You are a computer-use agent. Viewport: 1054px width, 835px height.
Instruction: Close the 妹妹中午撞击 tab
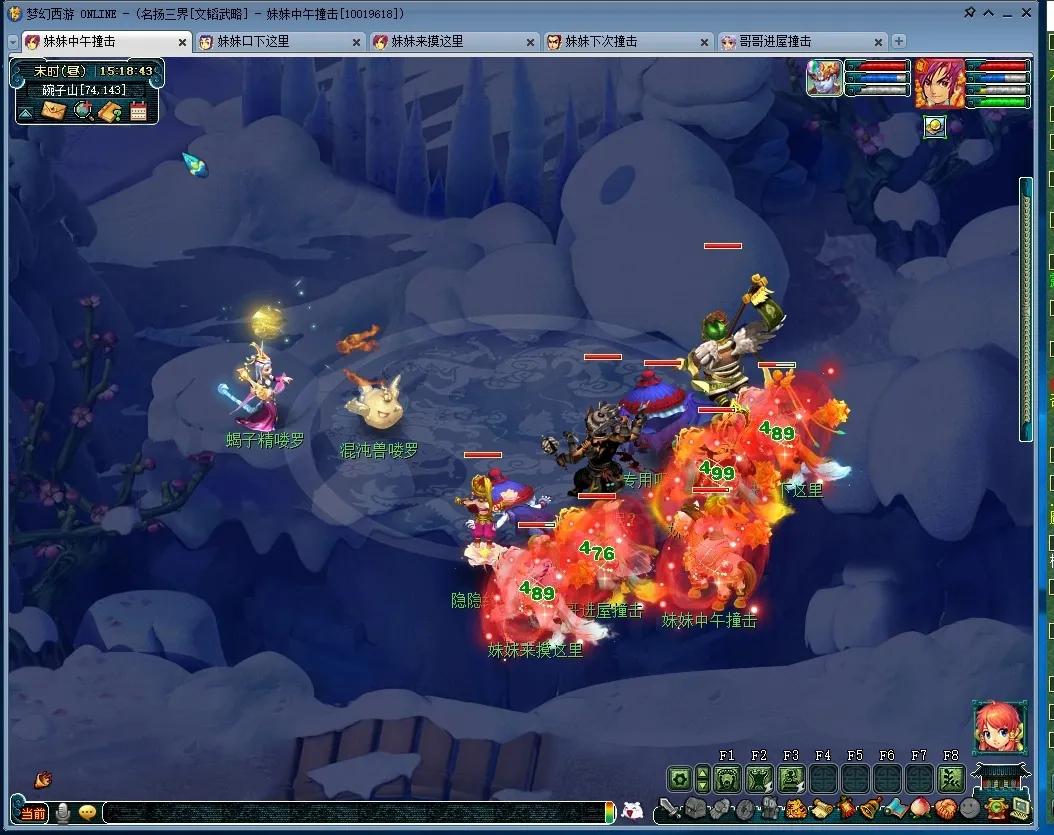pyautogui.click(x=182, y=43)
